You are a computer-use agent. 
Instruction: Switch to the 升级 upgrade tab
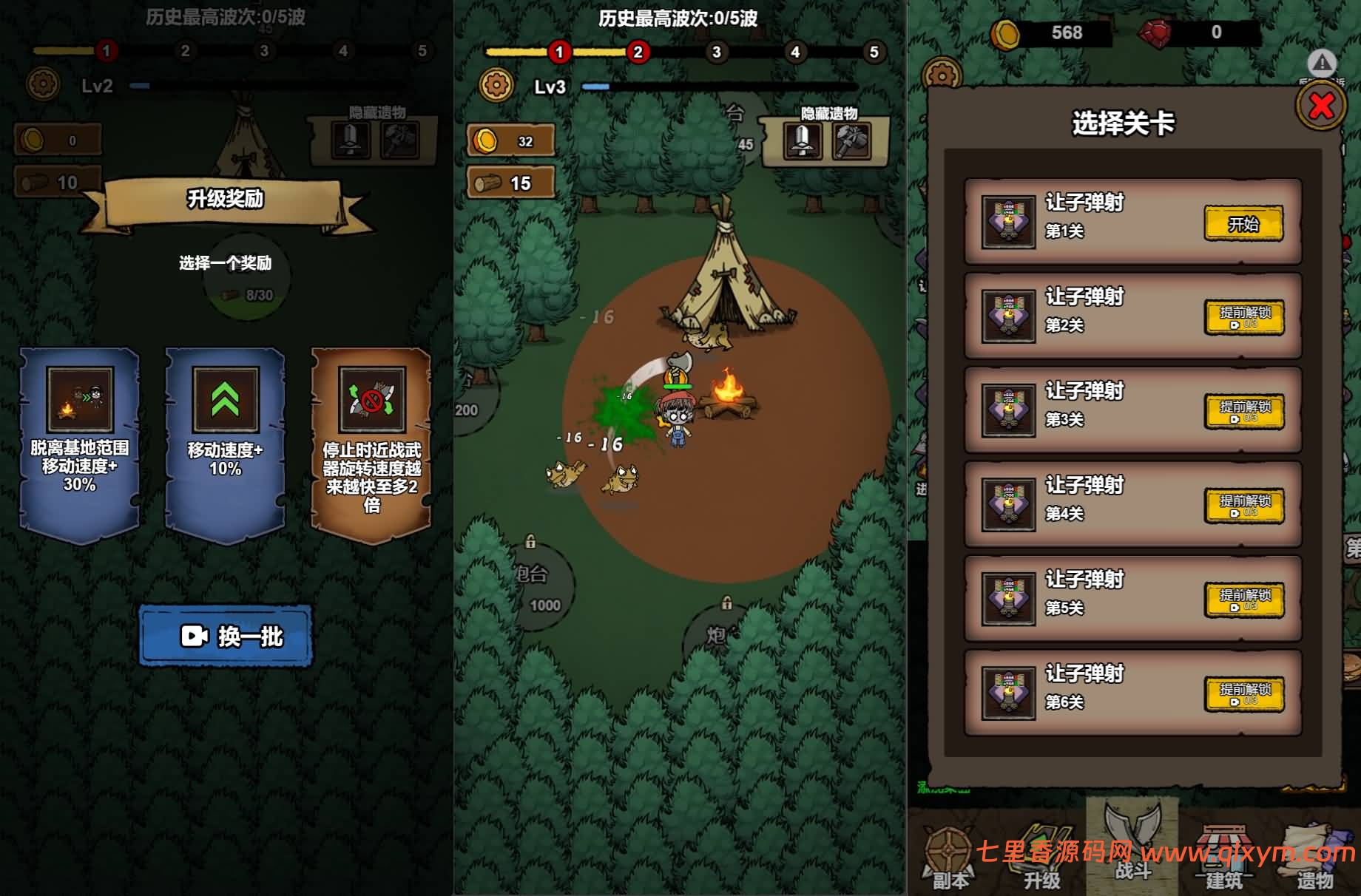(x=1041, y=858)
